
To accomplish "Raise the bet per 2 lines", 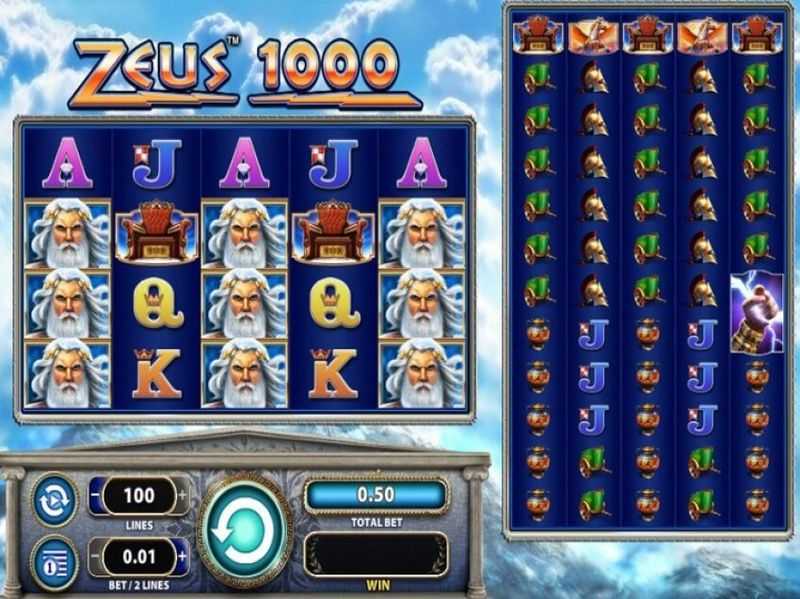I will coord(182,554).
